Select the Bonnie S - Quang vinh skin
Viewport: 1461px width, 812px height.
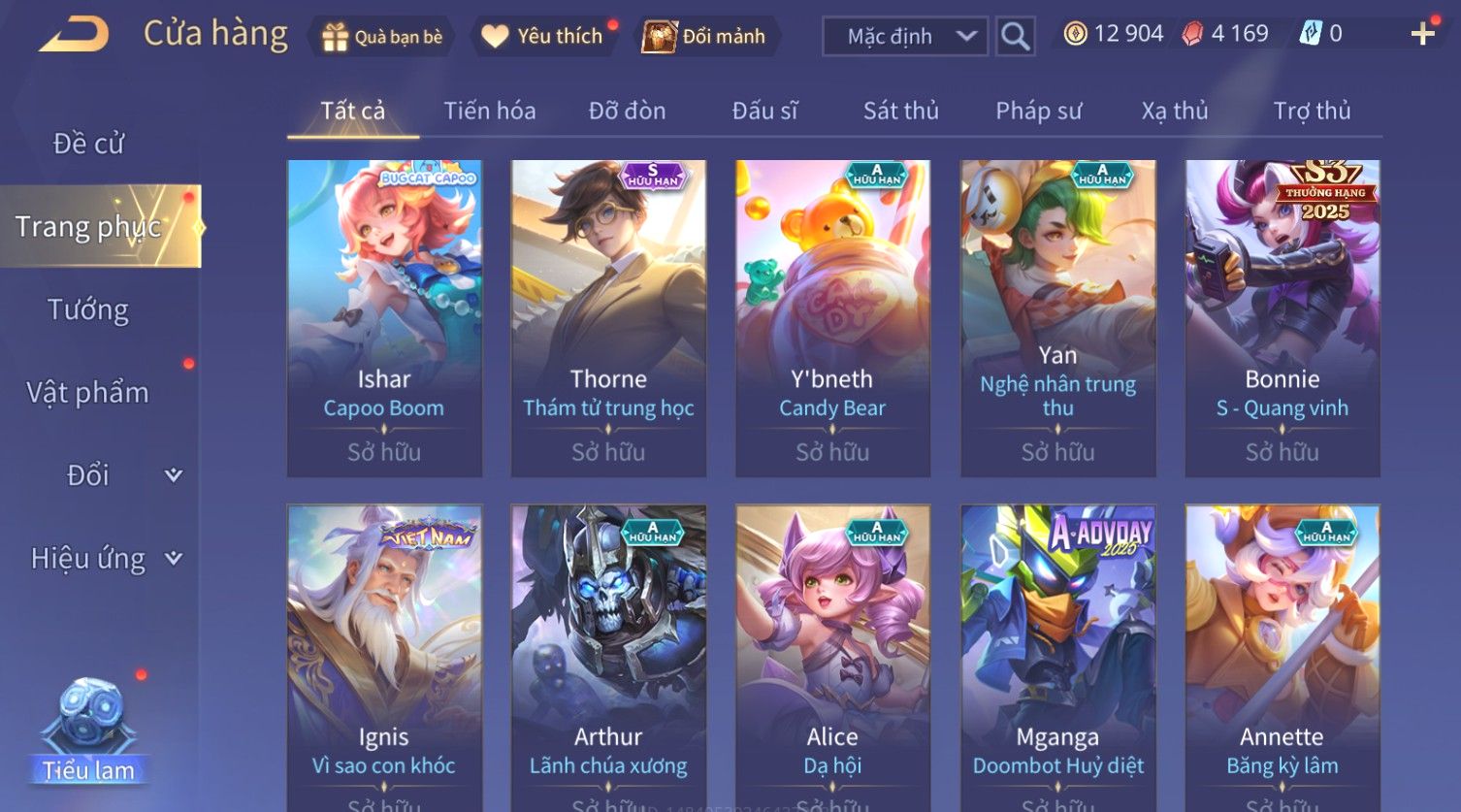(1282, 317)
